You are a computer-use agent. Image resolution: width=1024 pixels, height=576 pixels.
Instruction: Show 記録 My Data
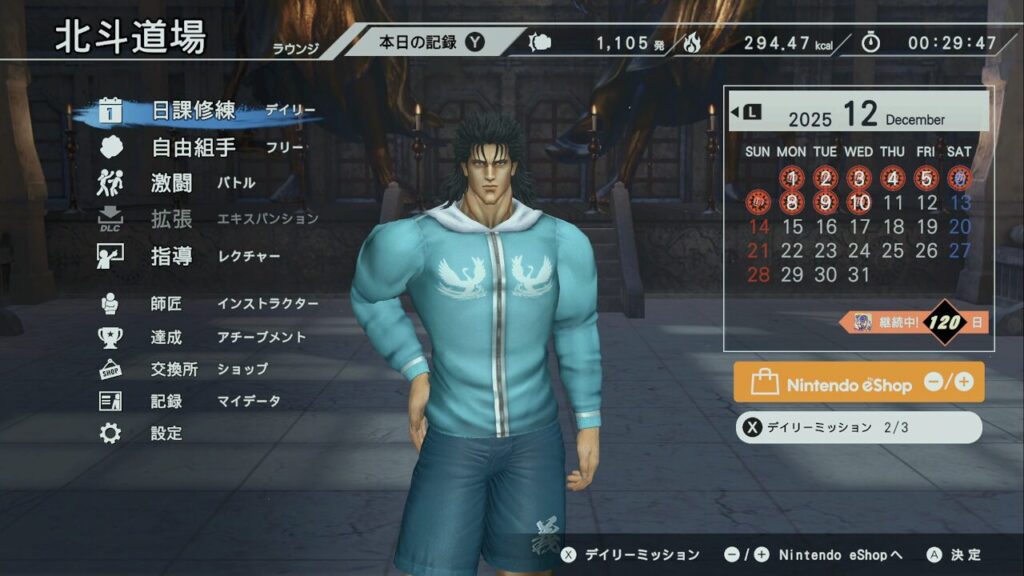tap(167, 401)
